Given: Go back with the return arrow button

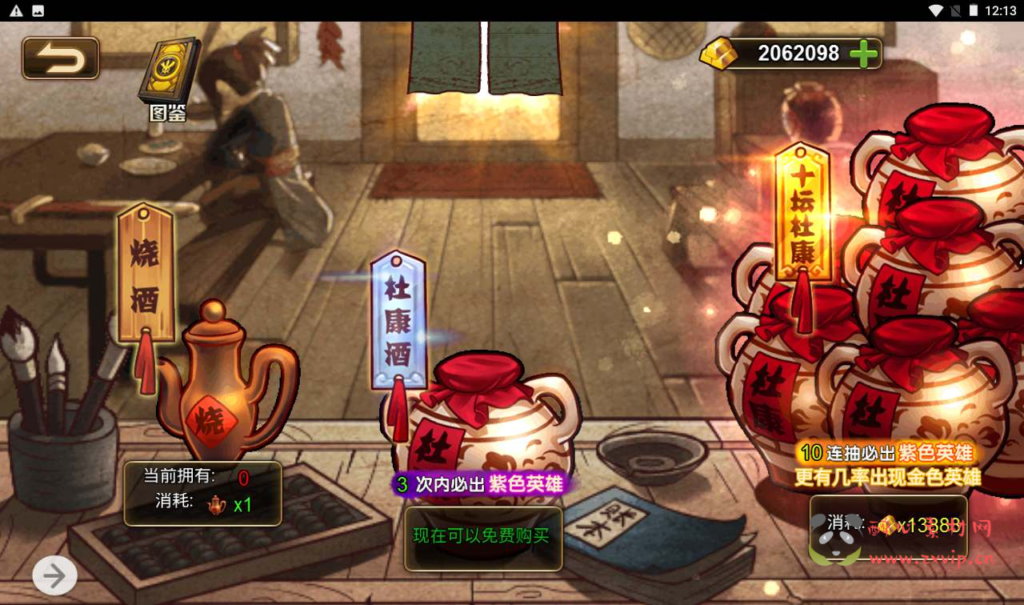Looking at the screenshot, I should (61, 58).
